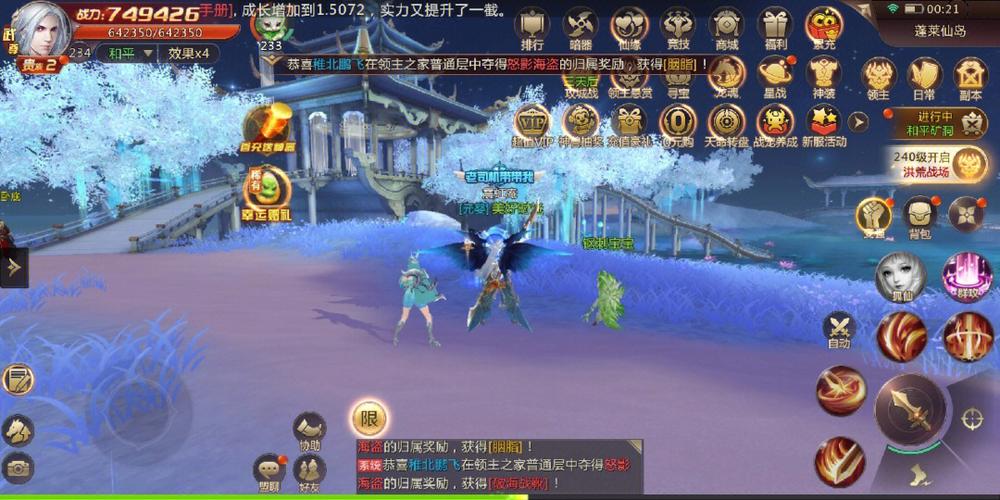Open the 超值VIP menu
This screenshot has height=500, width=1000.
[532, 124]
